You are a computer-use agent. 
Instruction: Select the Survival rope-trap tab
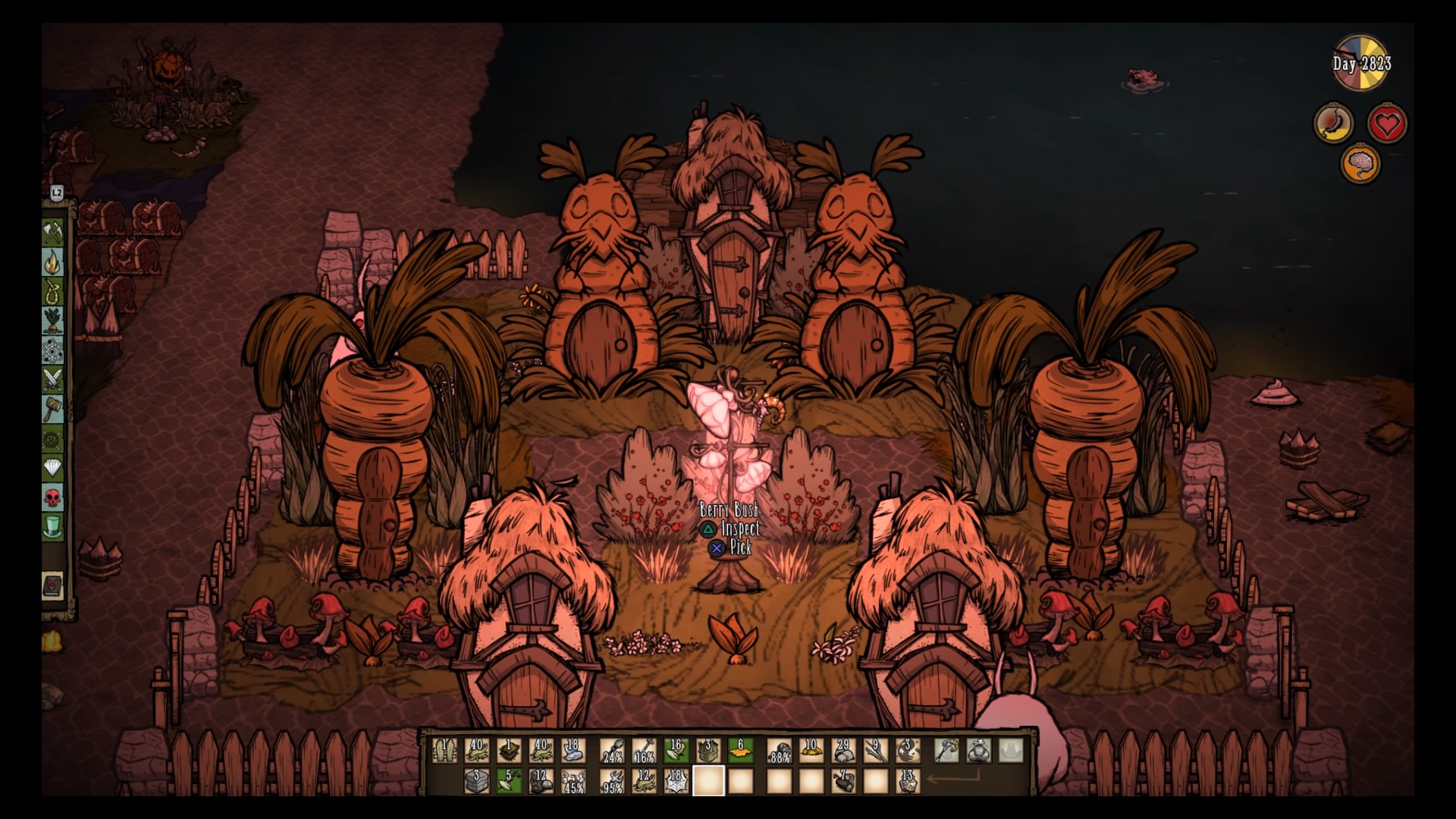pyautogui.click(x=52, y=291)
